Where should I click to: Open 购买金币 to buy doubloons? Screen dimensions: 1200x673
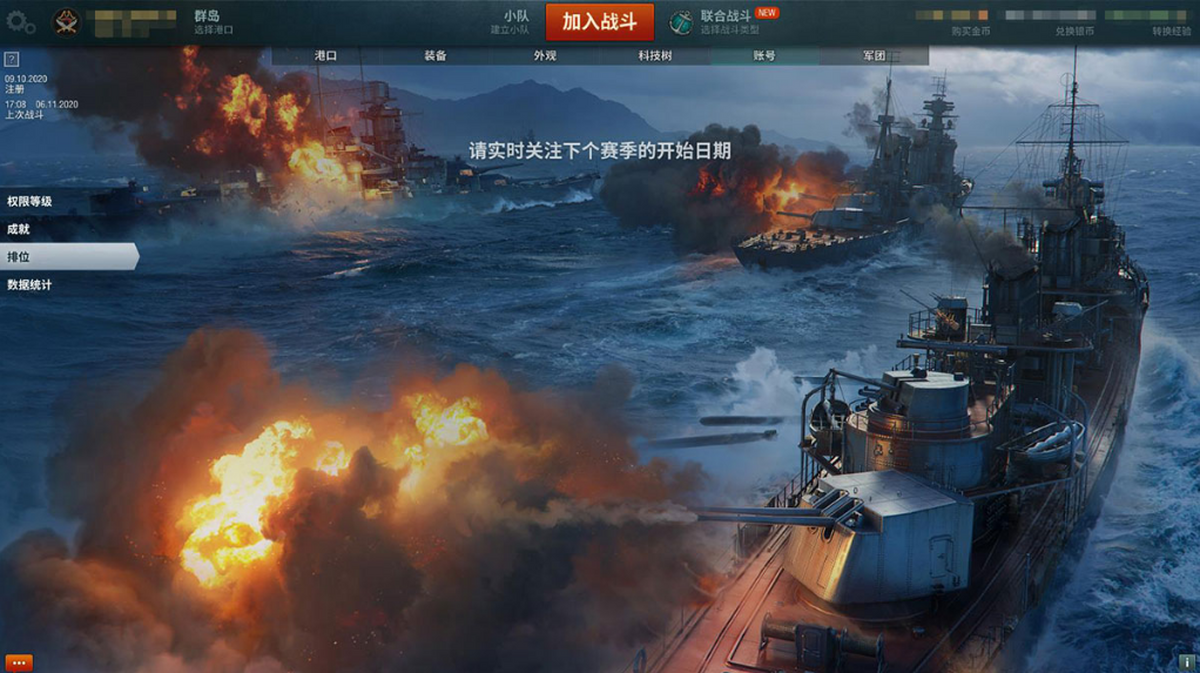(971, 31)
